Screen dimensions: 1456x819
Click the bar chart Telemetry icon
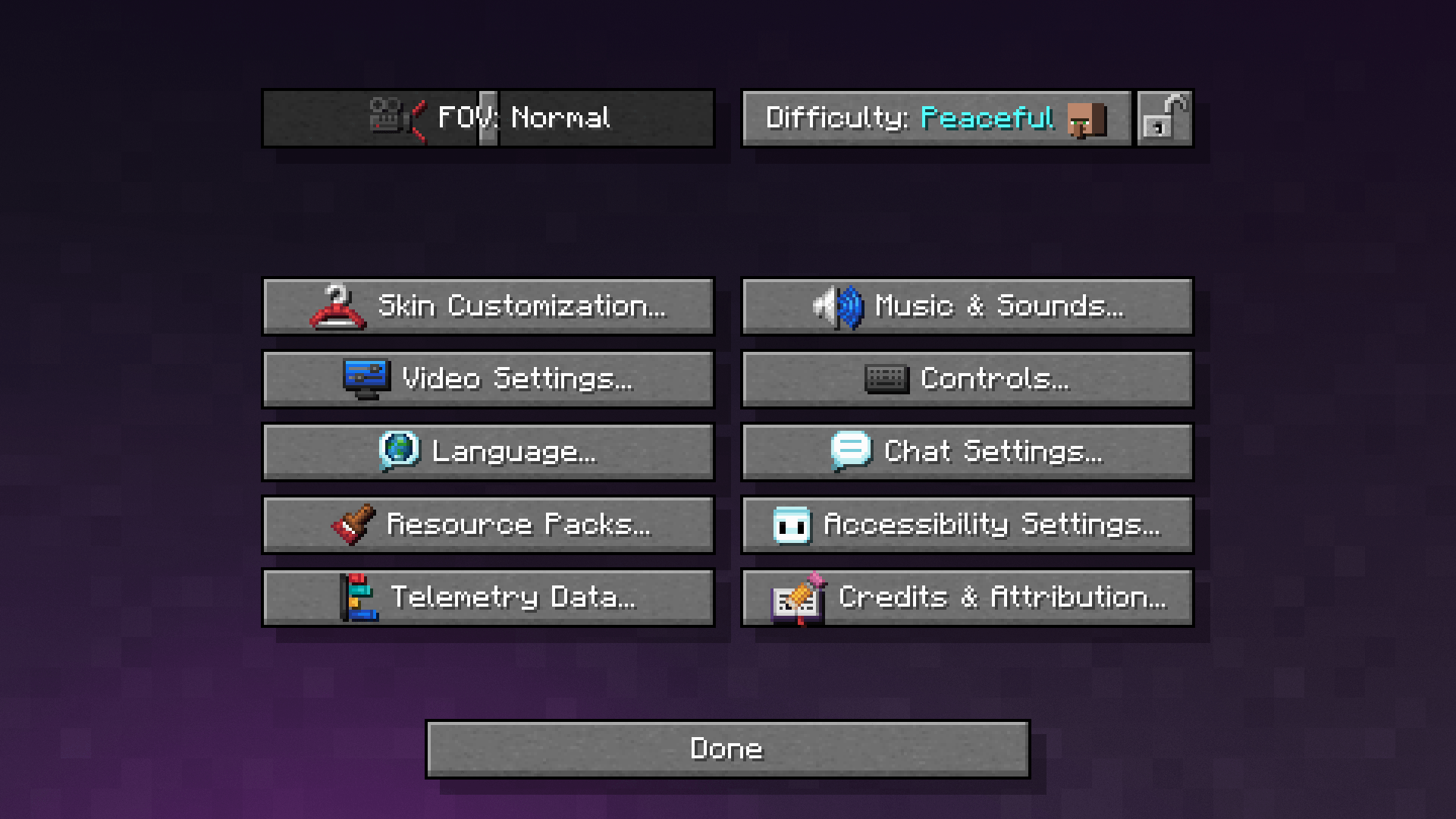pyautogui.click(x=361, y=597)
